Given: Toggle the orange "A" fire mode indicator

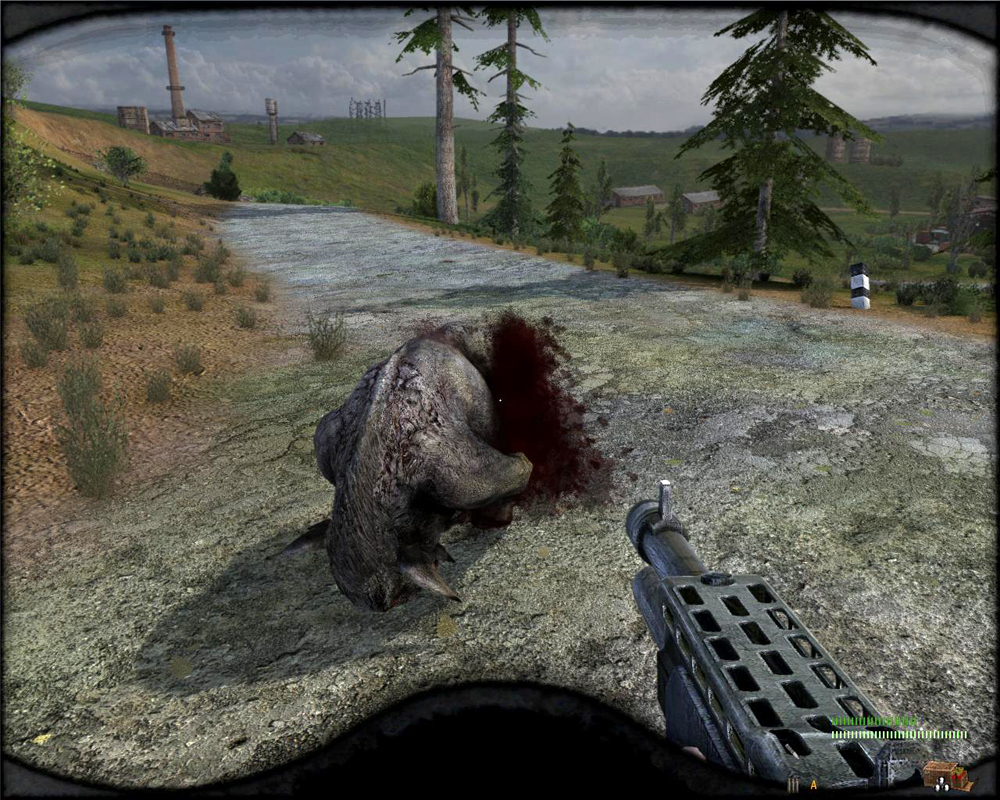Looking at the screenshot, I should (x=814, y=785).
